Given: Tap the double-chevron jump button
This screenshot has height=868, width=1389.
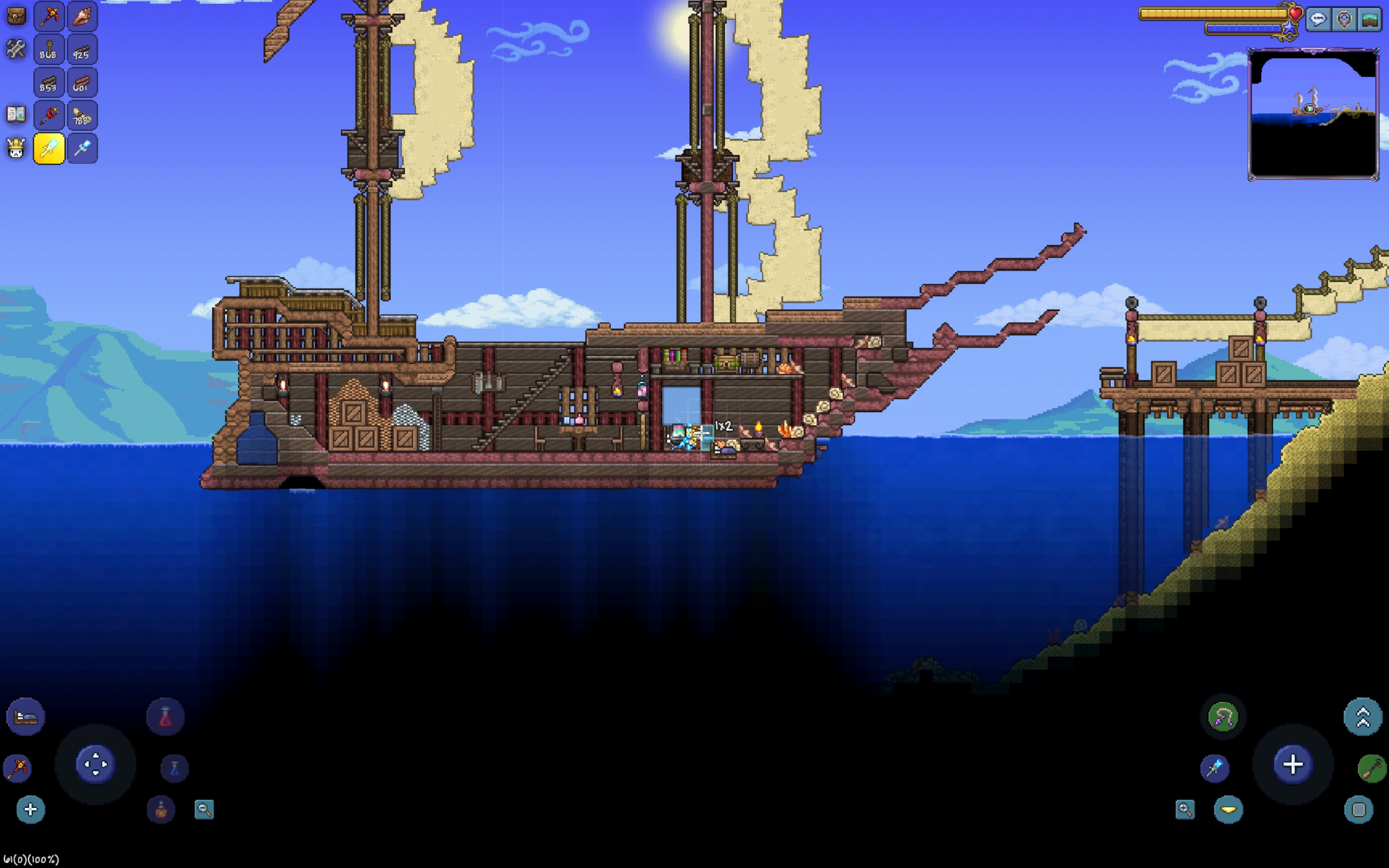Looking at the screenshot, I should click(1362, 717).
